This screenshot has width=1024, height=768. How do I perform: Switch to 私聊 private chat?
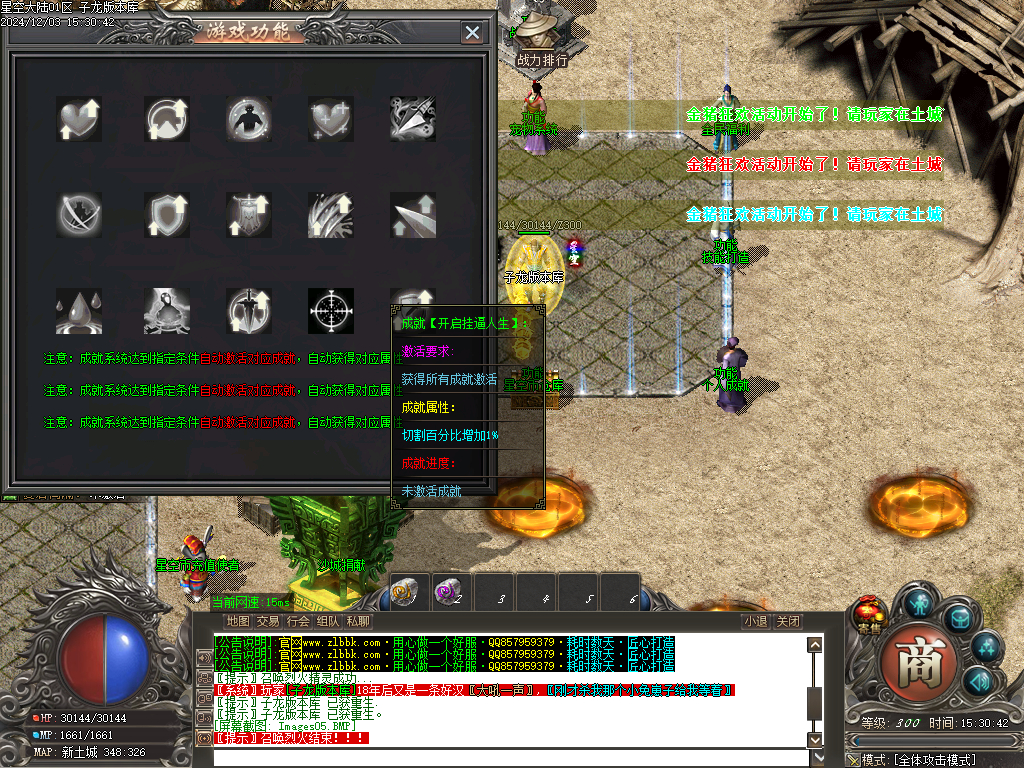pyautogui.click(x=358, y=621)
